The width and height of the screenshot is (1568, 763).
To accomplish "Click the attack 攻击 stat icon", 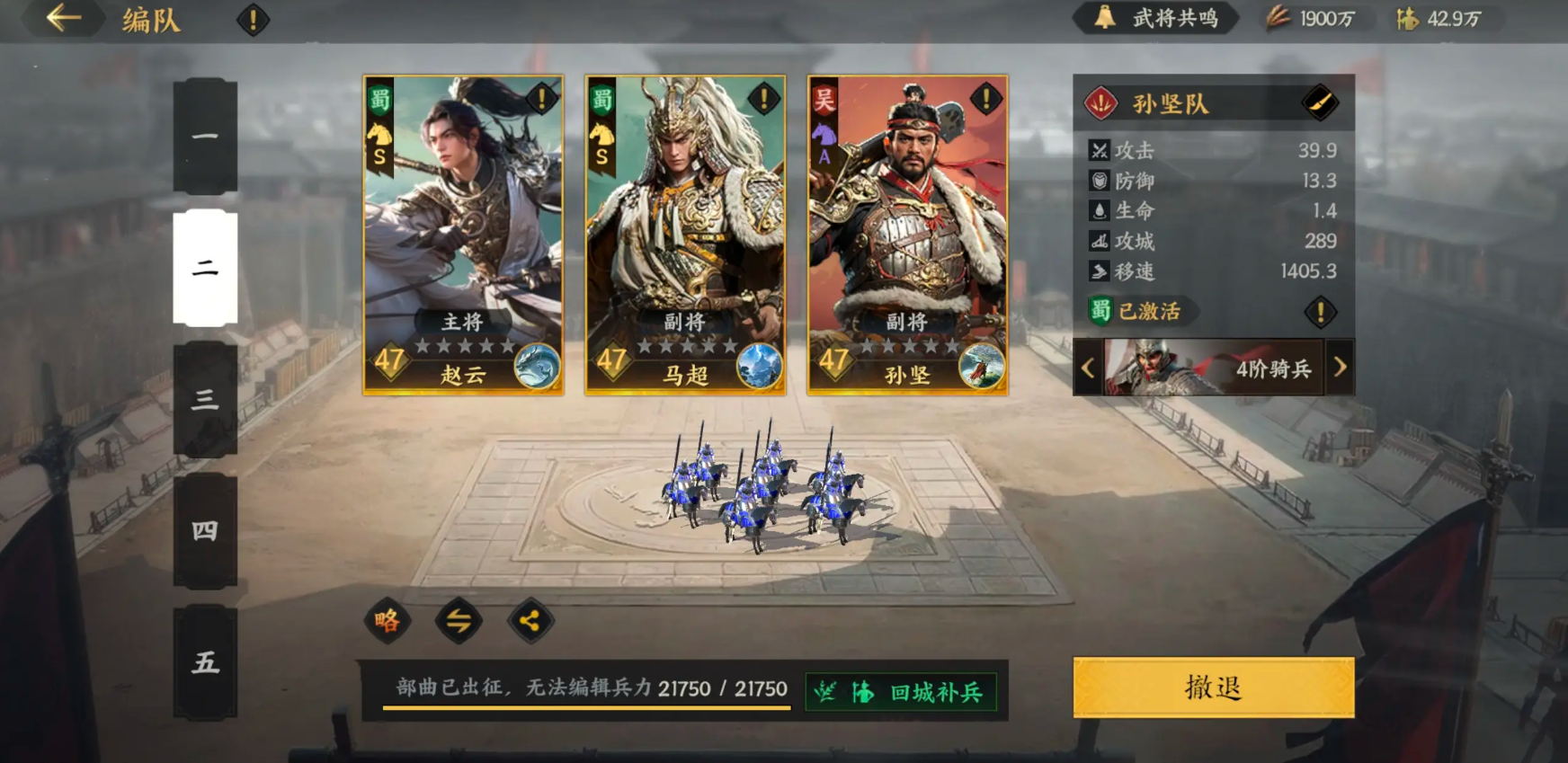I will [x=1099, y=150].
